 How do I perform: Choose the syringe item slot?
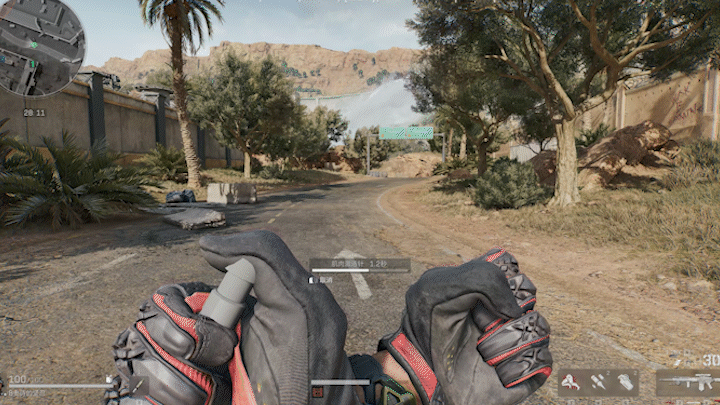pyautogui.click(x=598, y=381)
